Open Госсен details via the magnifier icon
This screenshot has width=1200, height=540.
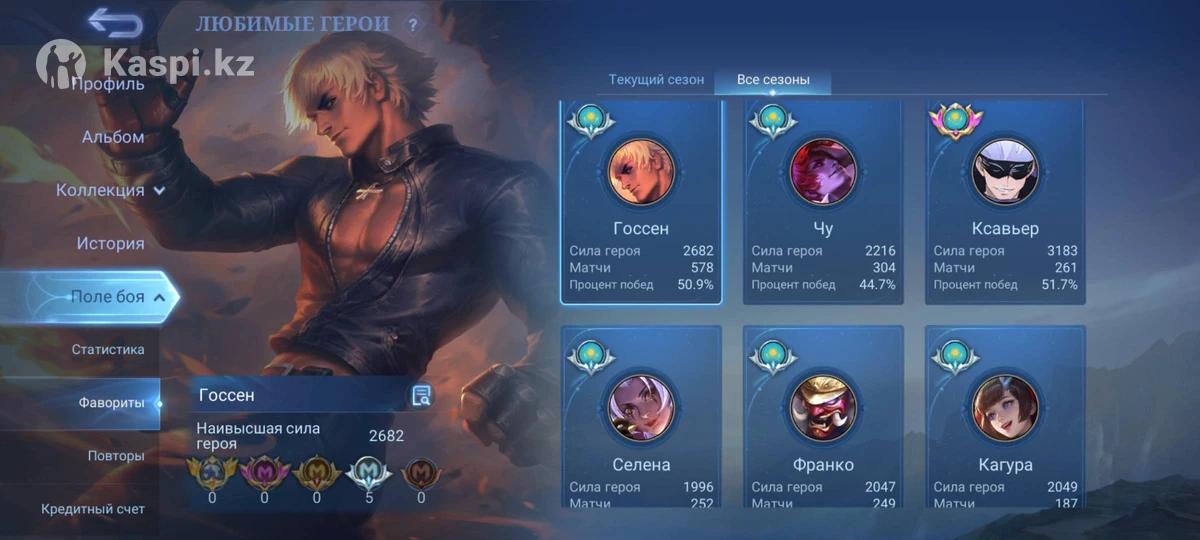[x=421, y=396]
